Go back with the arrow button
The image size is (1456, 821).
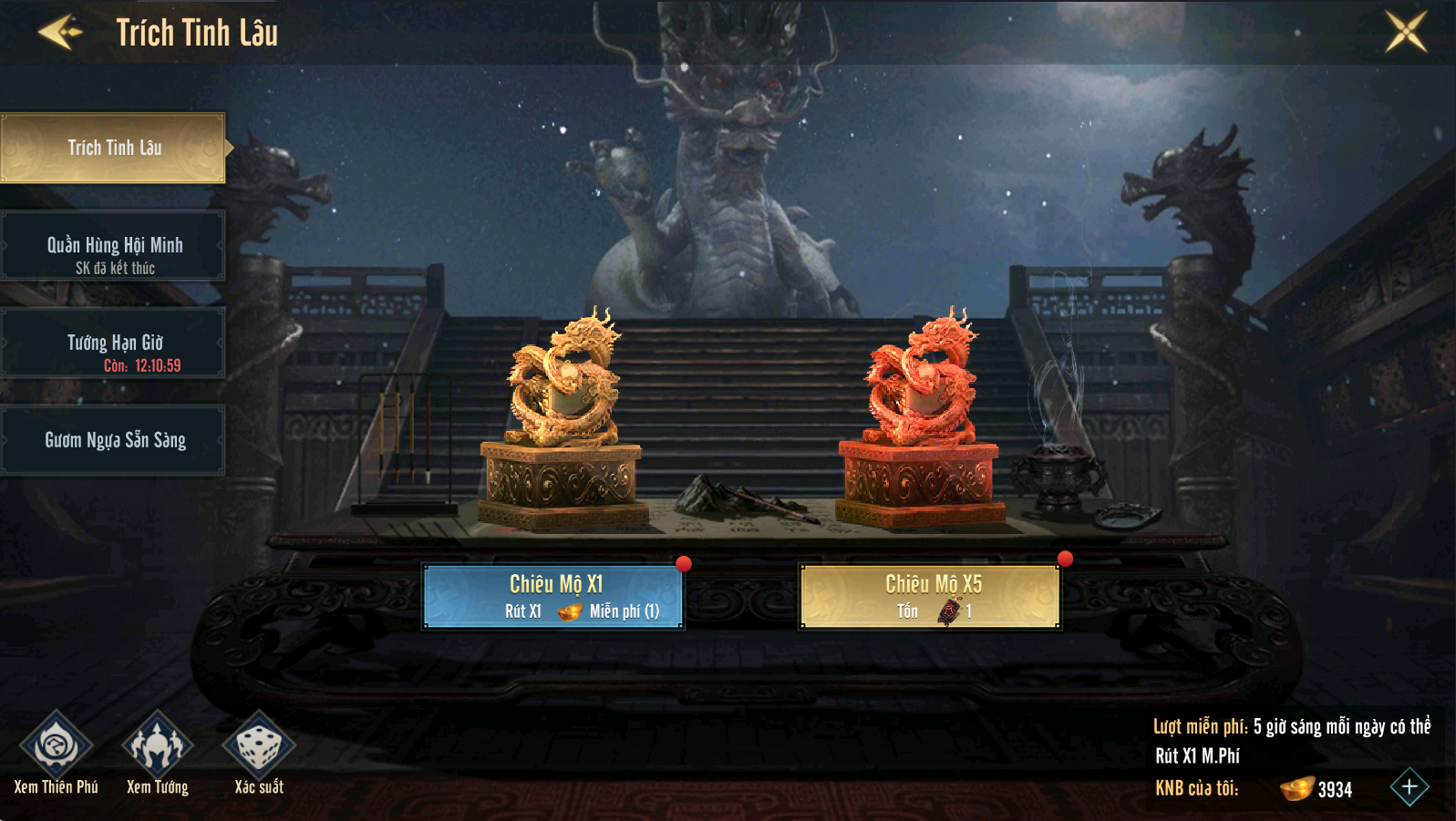point(60,32)
